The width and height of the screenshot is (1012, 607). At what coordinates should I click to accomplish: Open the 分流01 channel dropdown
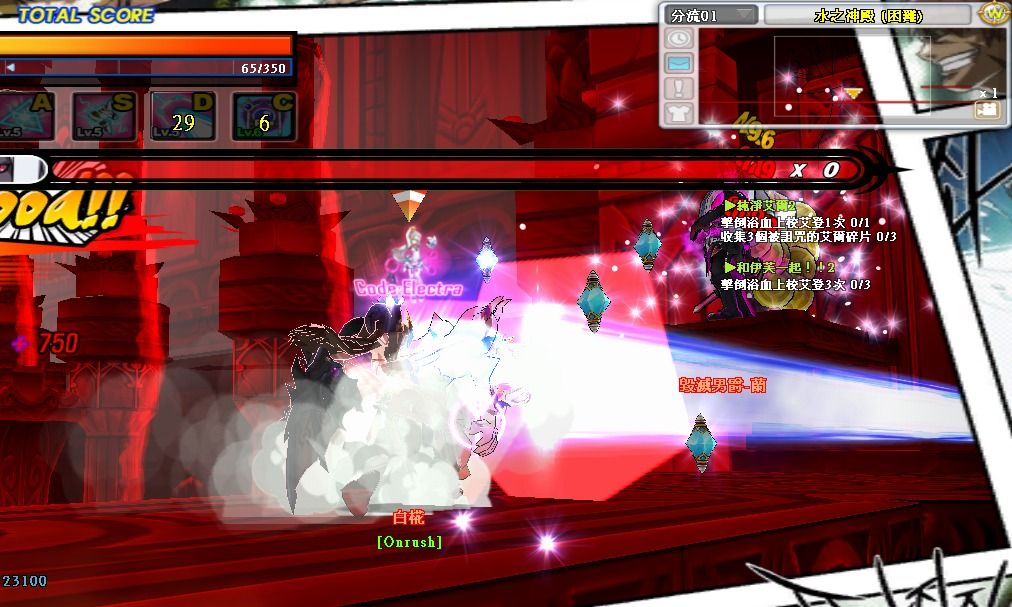712,15
